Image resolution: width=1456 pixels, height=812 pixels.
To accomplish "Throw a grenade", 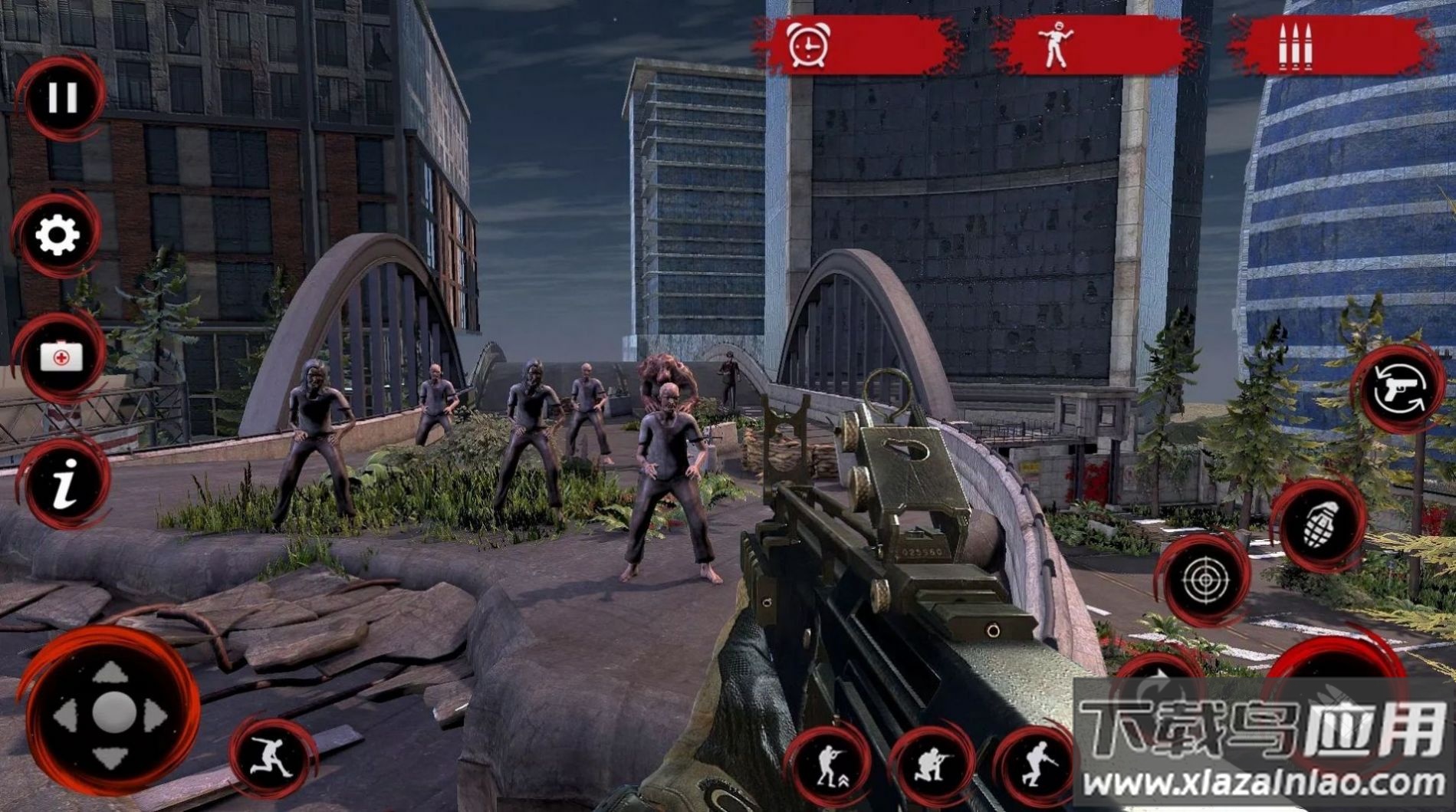I will 1320,525.
